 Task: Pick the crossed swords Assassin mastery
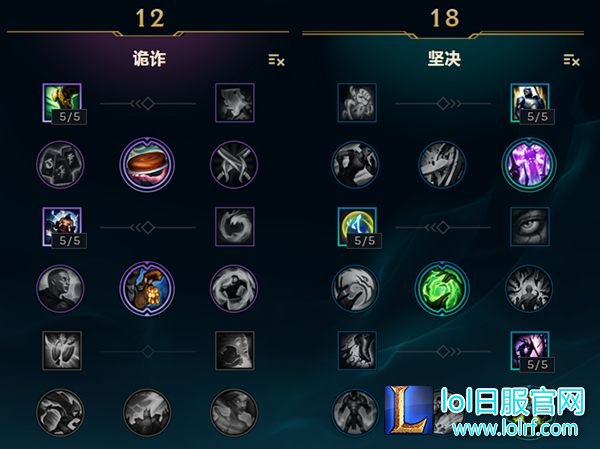tap(234, 164)
